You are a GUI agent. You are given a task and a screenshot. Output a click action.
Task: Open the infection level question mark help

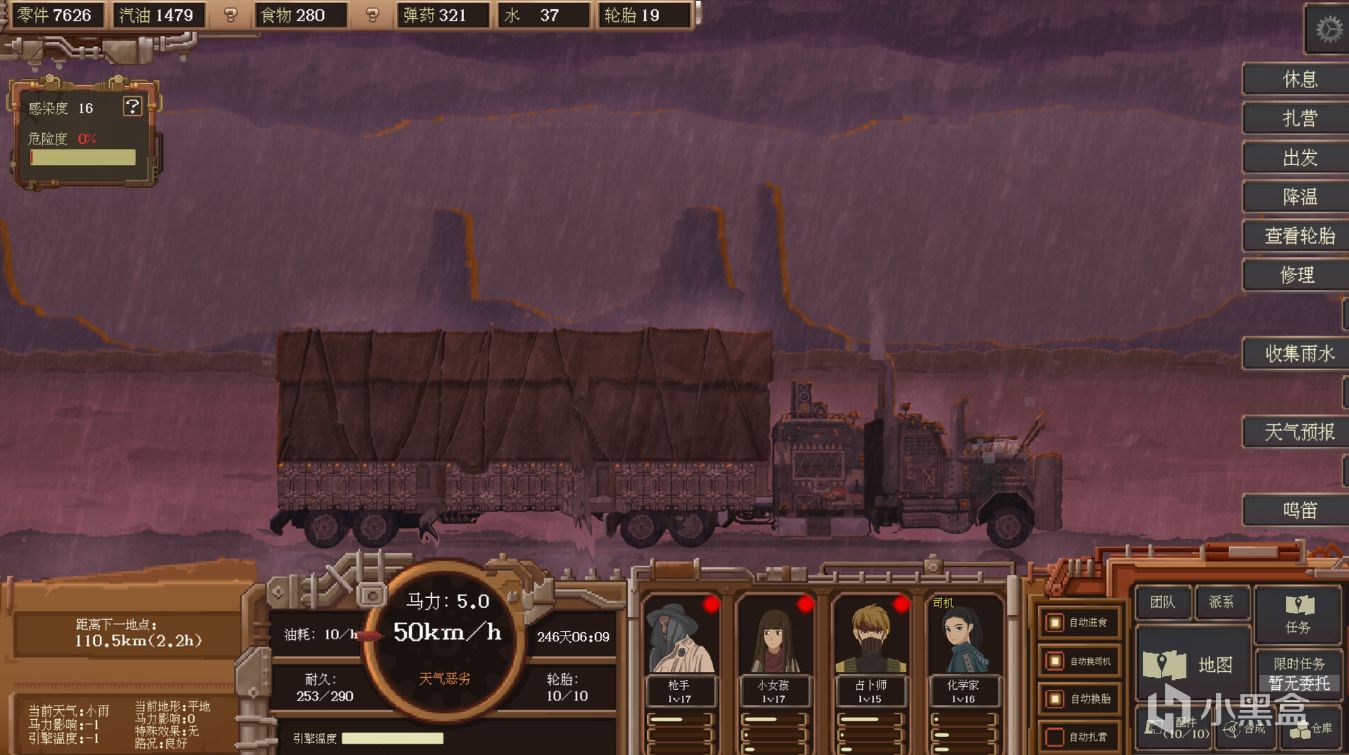coord(132,107)
